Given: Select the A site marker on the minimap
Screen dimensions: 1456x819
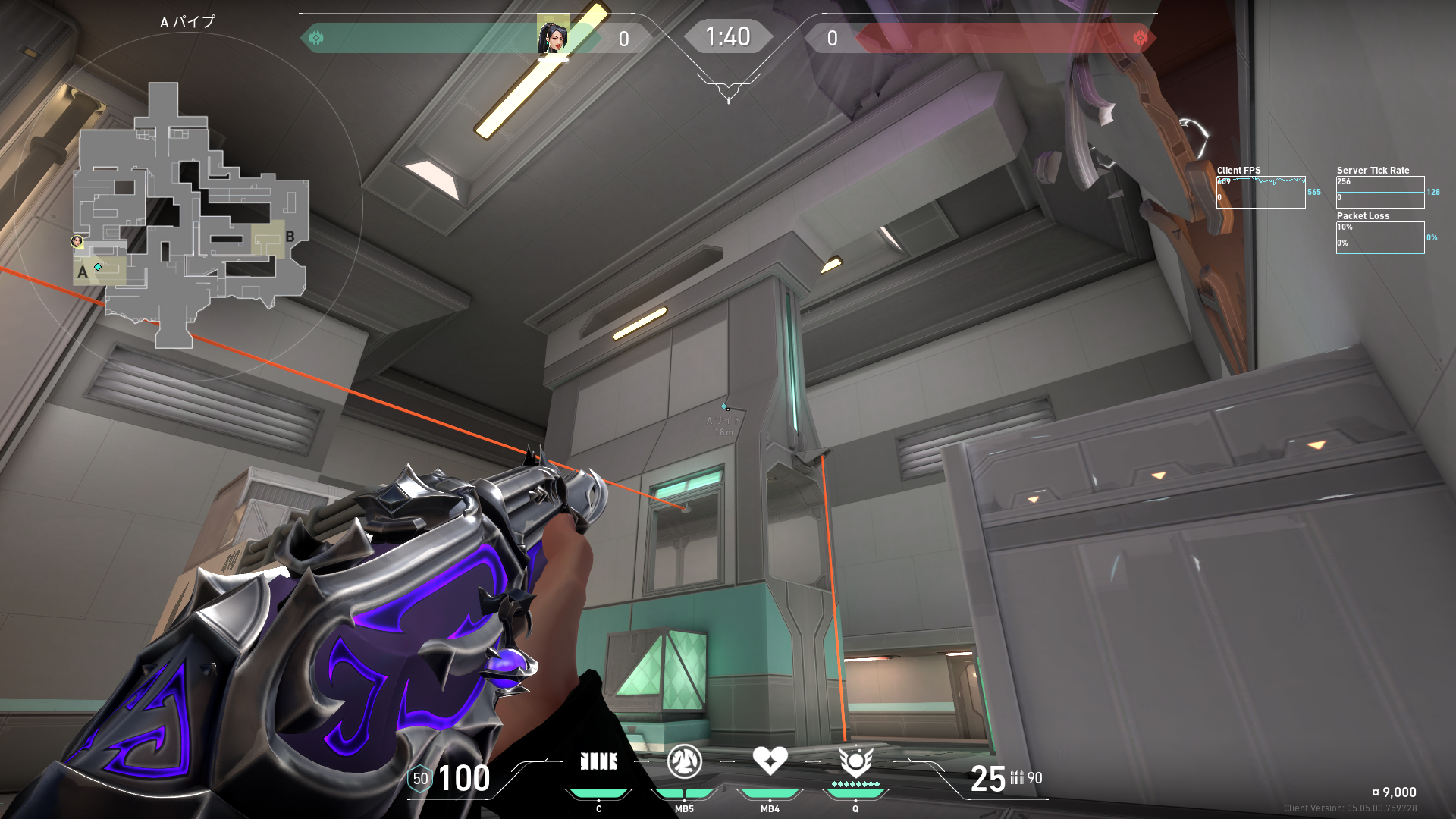Looking at the screenshot, I should tap(82, 271).
